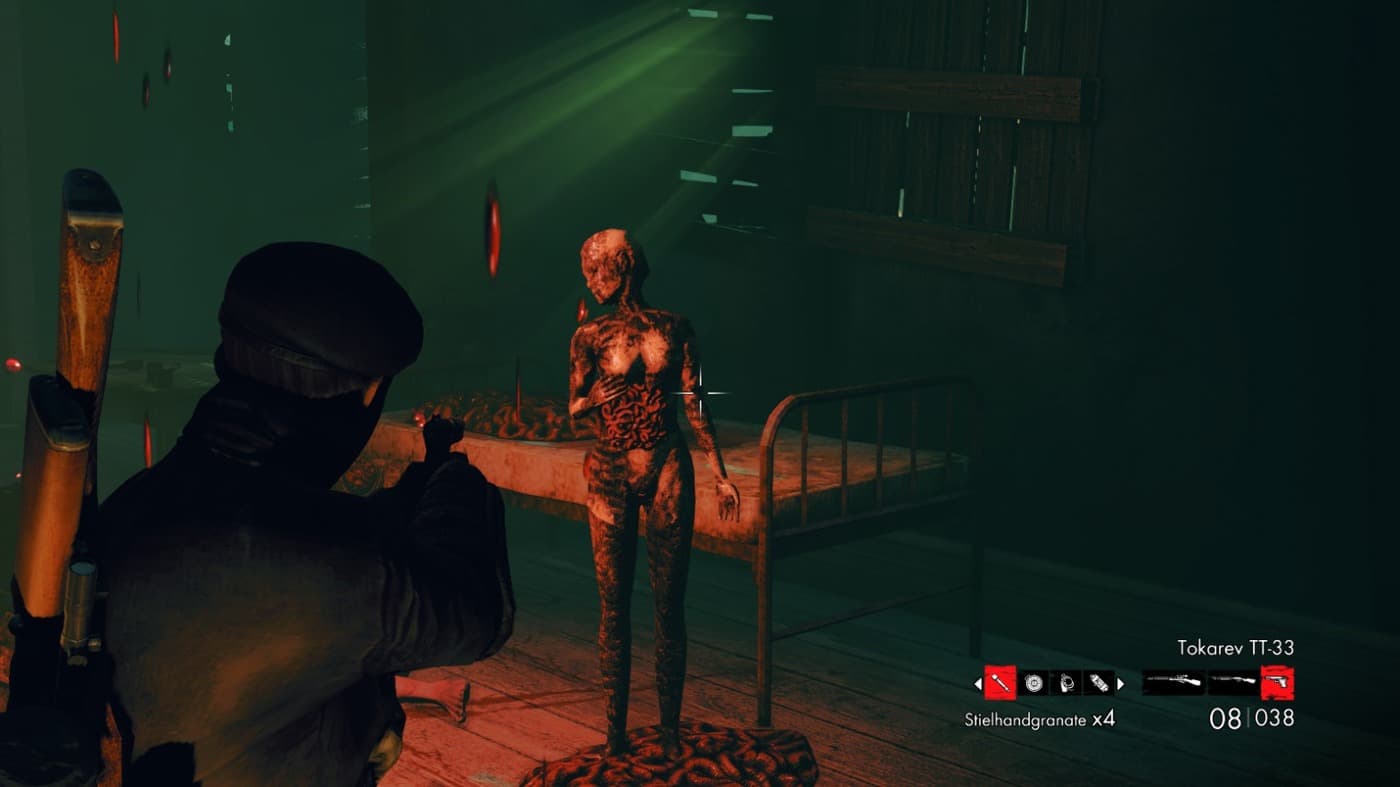Cycle gadgets using the left arrow
The image size is (1400, 787).
(x=977, y=683)
